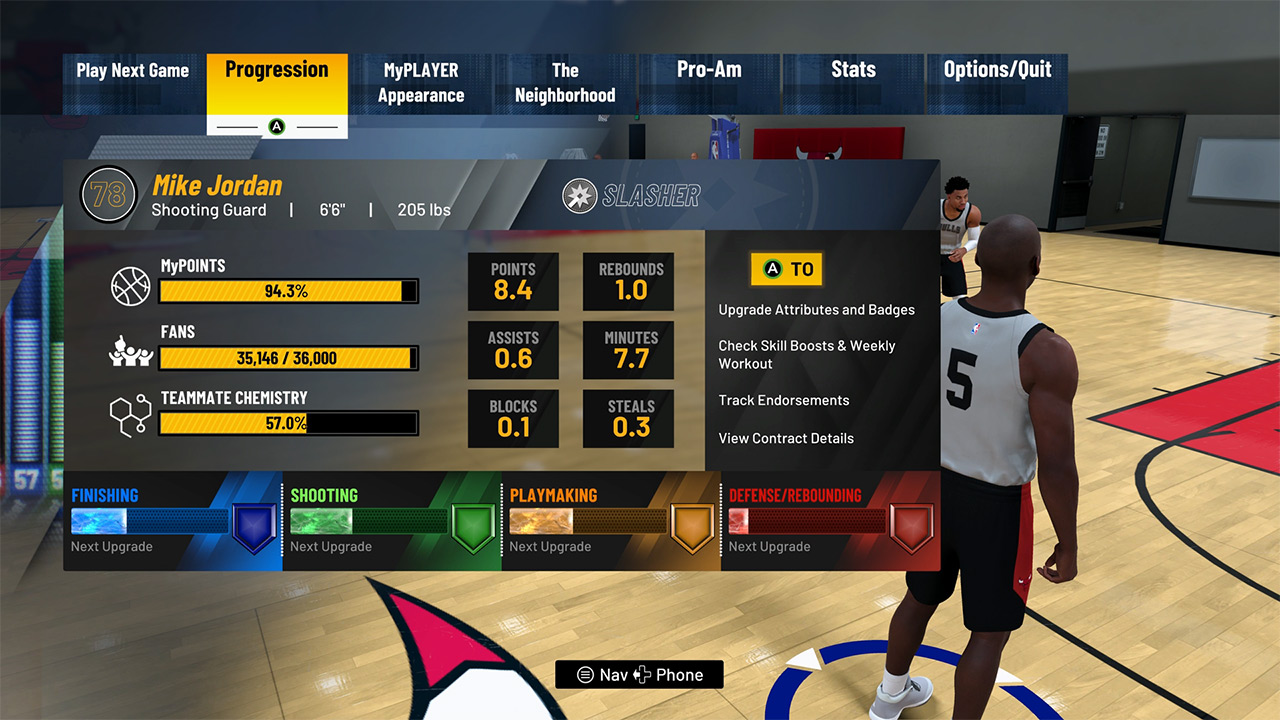Go to The Neighborhood tab
This screenshot has width=1280, height=720.
point(565,83)
